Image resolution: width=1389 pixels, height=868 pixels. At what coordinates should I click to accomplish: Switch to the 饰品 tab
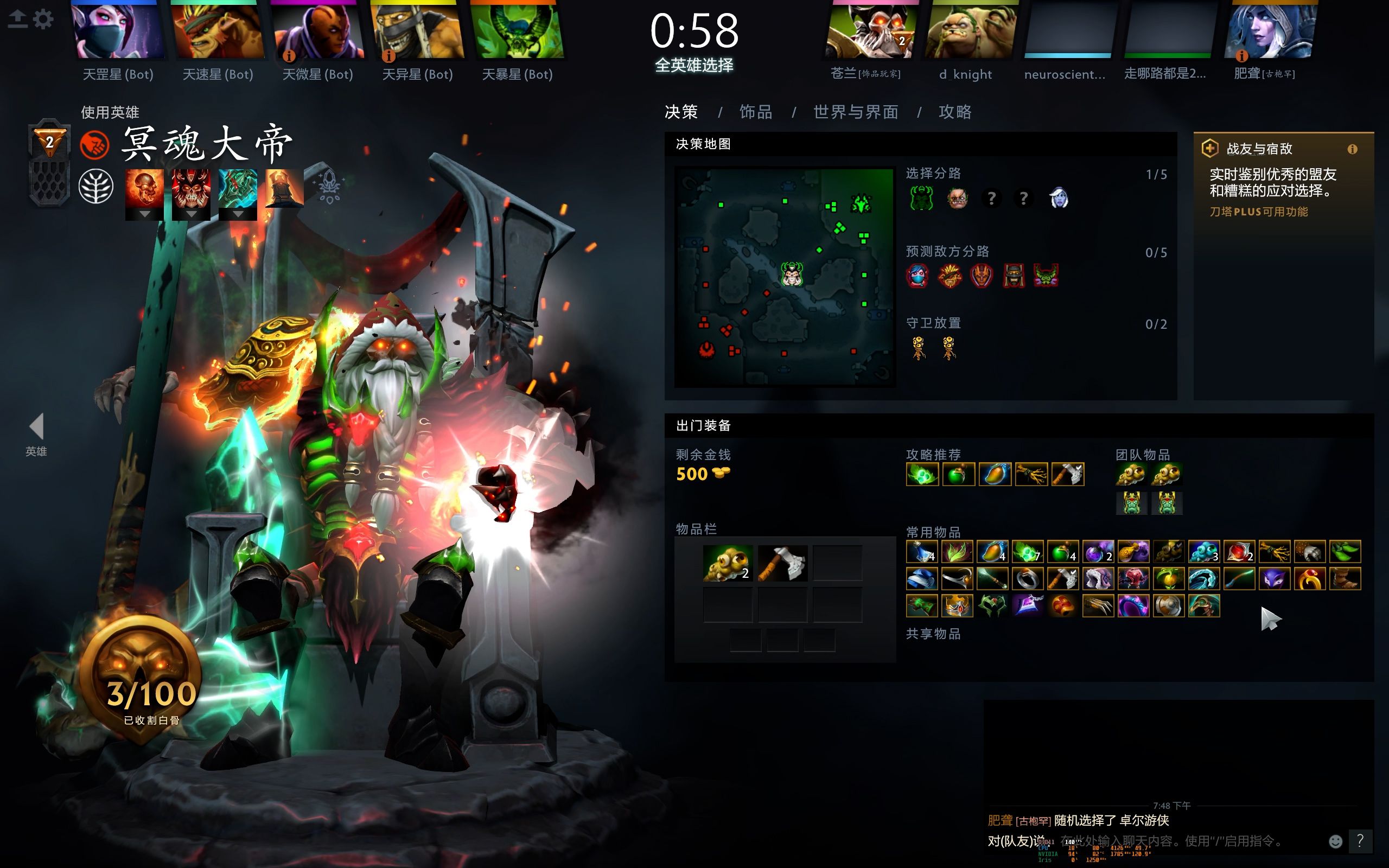click(756, 112)
